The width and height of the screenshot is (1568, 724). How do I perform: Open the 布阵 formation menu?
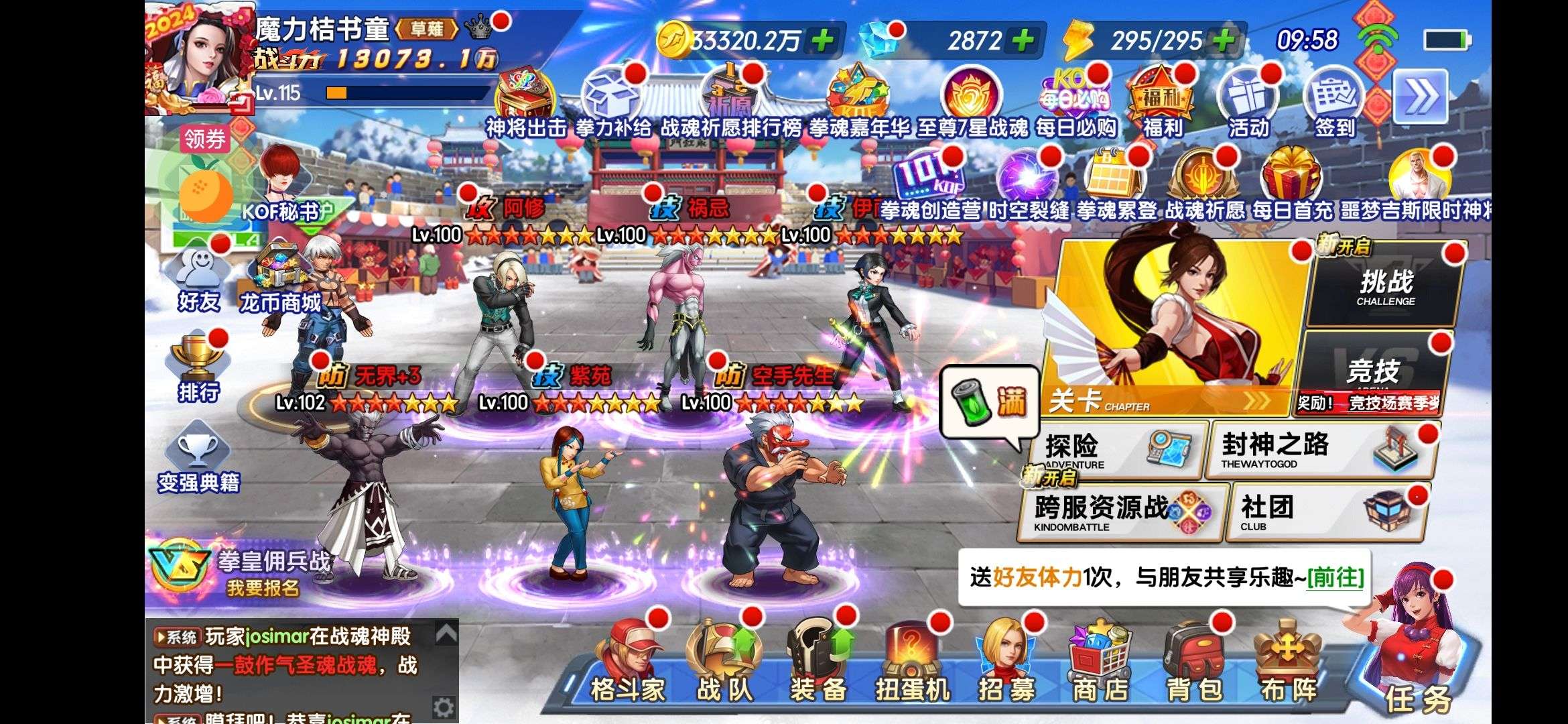pyautogui.click(x=1288, y=664)
